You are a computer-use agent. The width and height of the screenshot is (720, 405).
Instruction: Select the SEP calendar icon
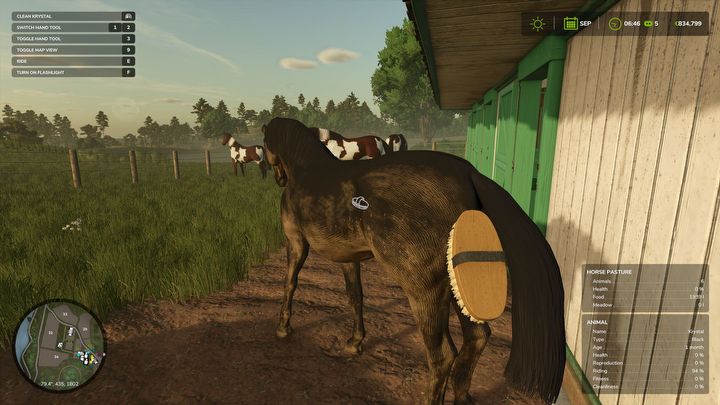[570, 23]
